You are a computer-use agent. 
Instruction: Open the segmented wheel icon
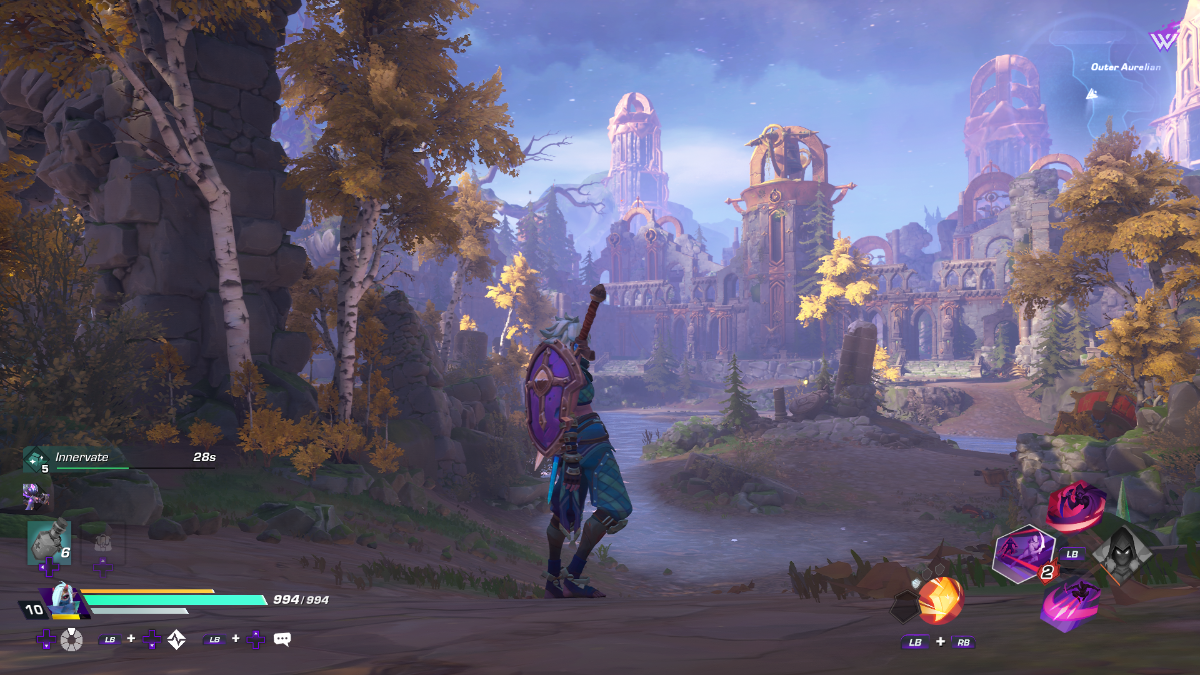point(71,640)
